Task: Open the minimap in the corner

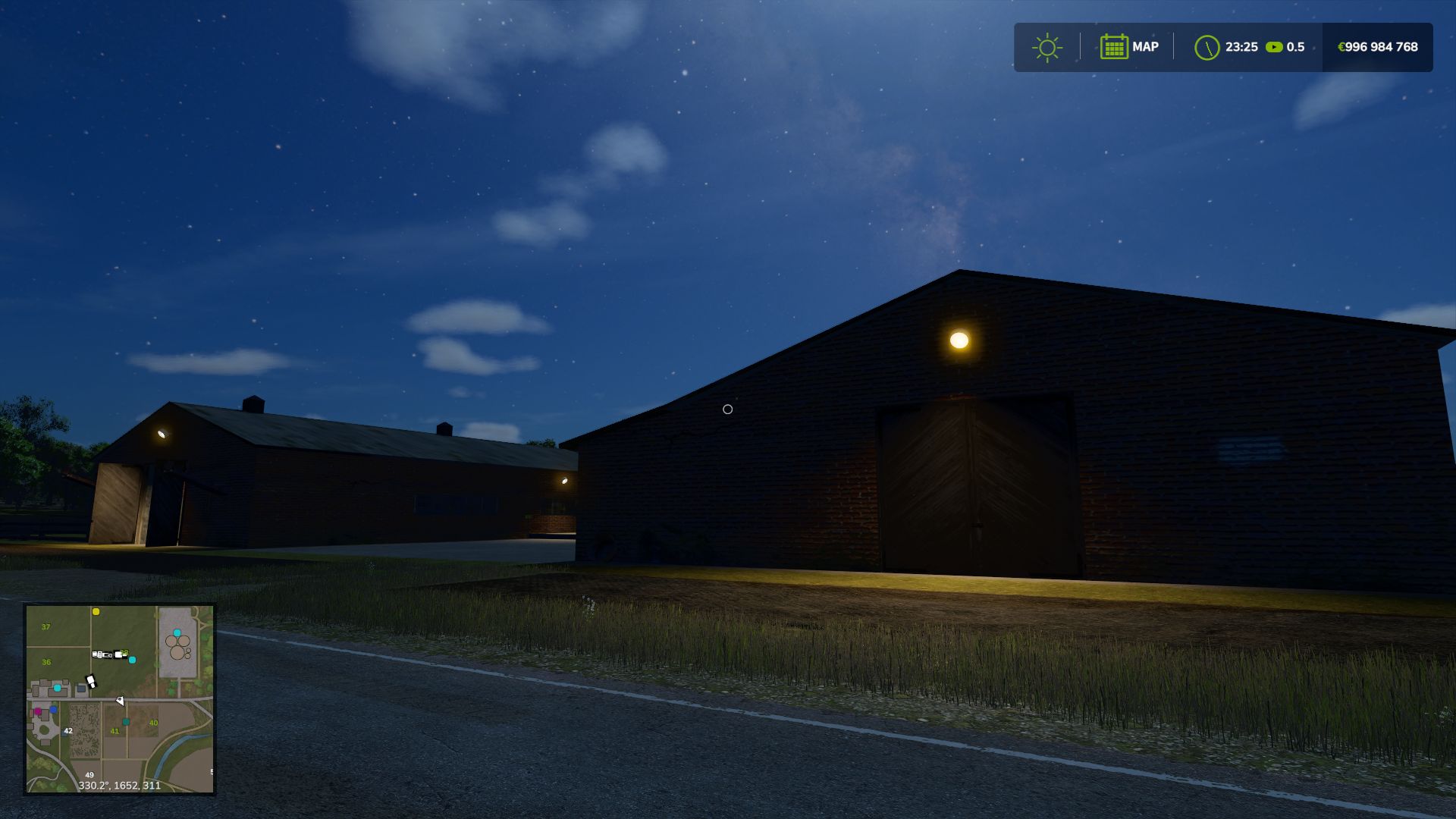Action: [120, 698]
